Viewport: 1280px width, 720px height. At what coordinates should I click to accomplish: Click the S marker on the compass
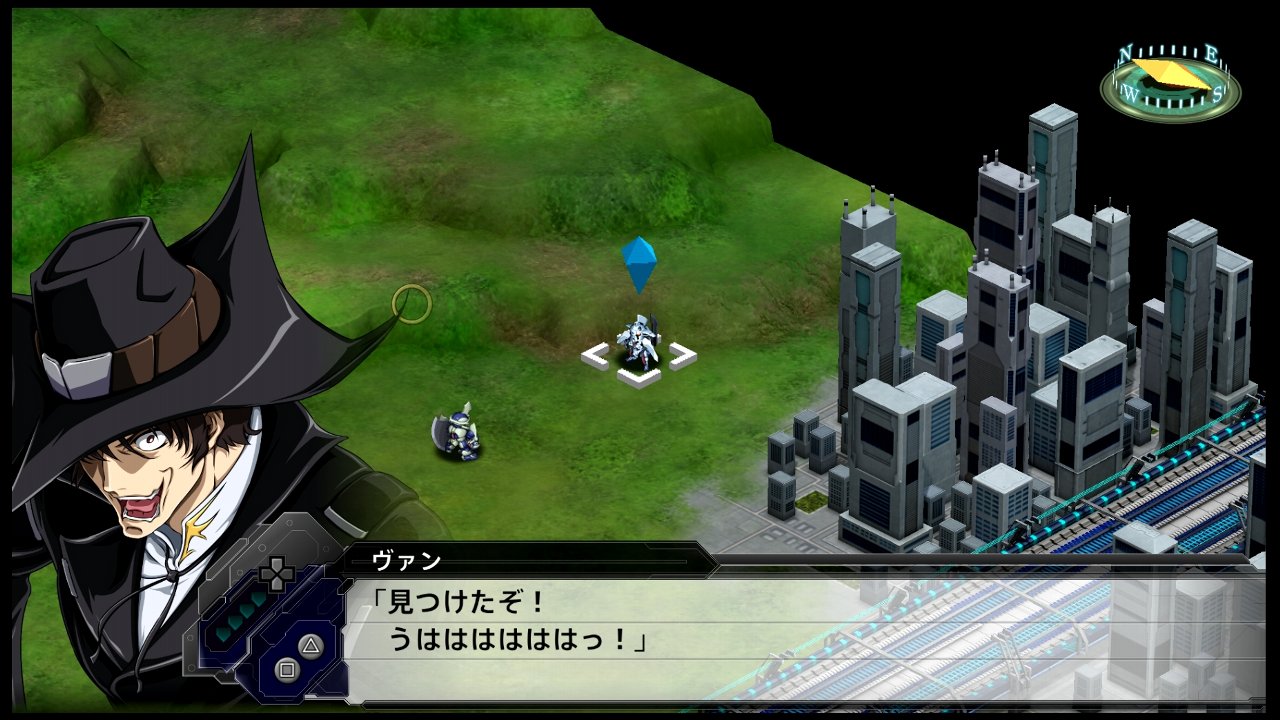pyautogui.click(x=1217, y=91)
